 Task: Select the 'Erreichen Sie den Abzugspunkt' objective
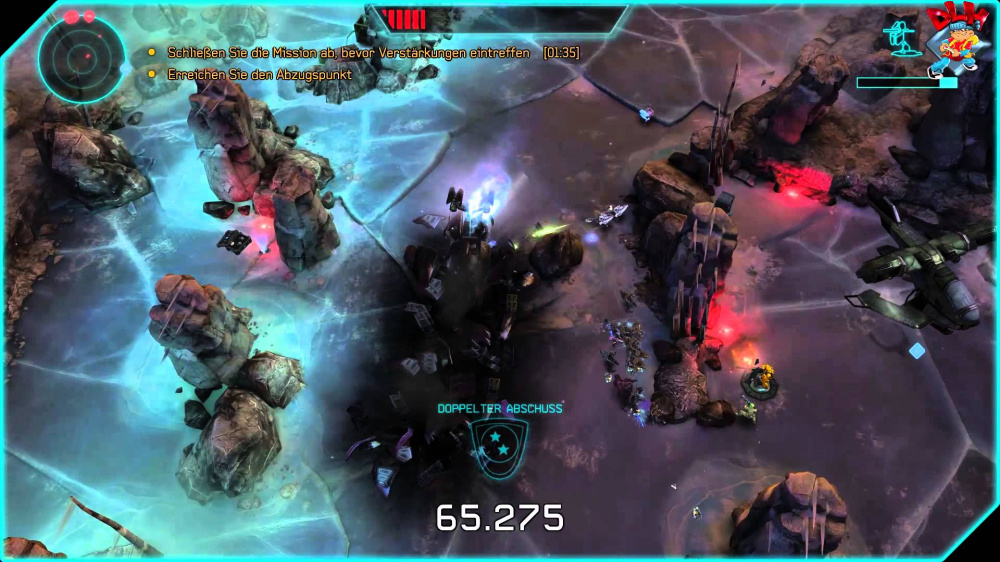coord(258,74)
